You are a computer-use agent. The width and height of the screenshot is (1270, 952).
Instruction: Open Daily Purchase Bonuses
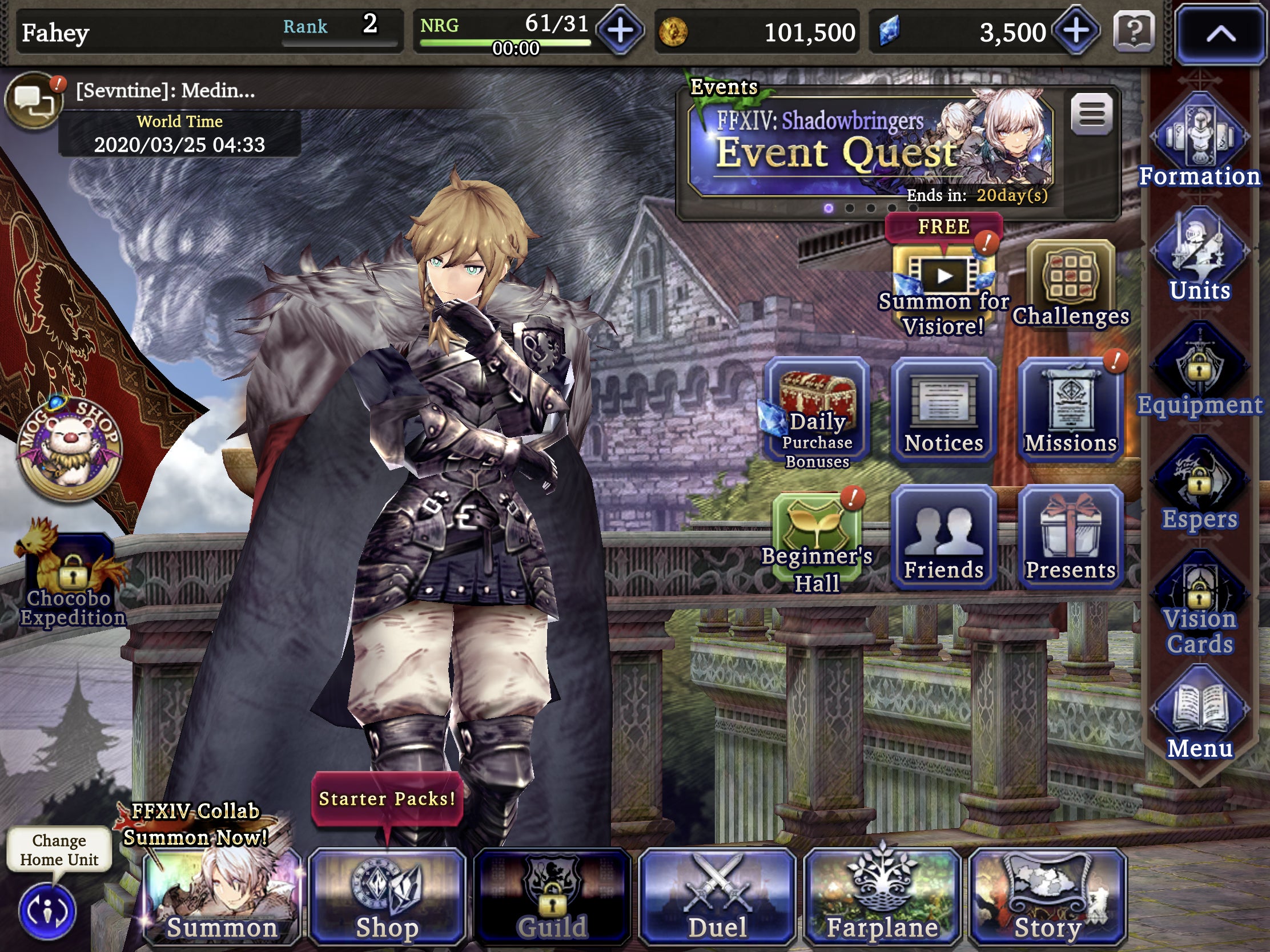[x=818, y=410]
